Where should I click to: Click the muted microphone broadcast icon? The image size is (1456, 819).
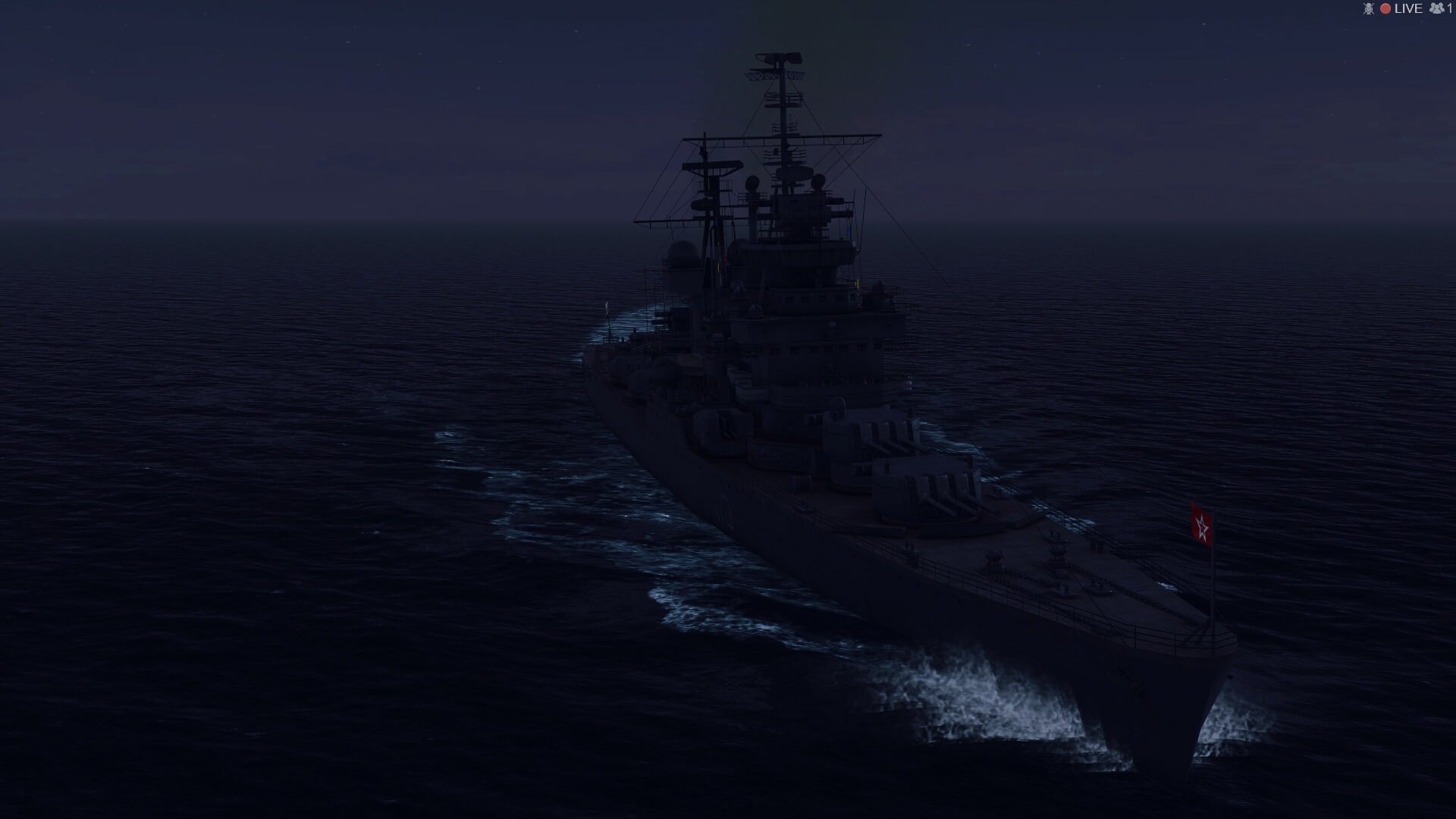1368,8
